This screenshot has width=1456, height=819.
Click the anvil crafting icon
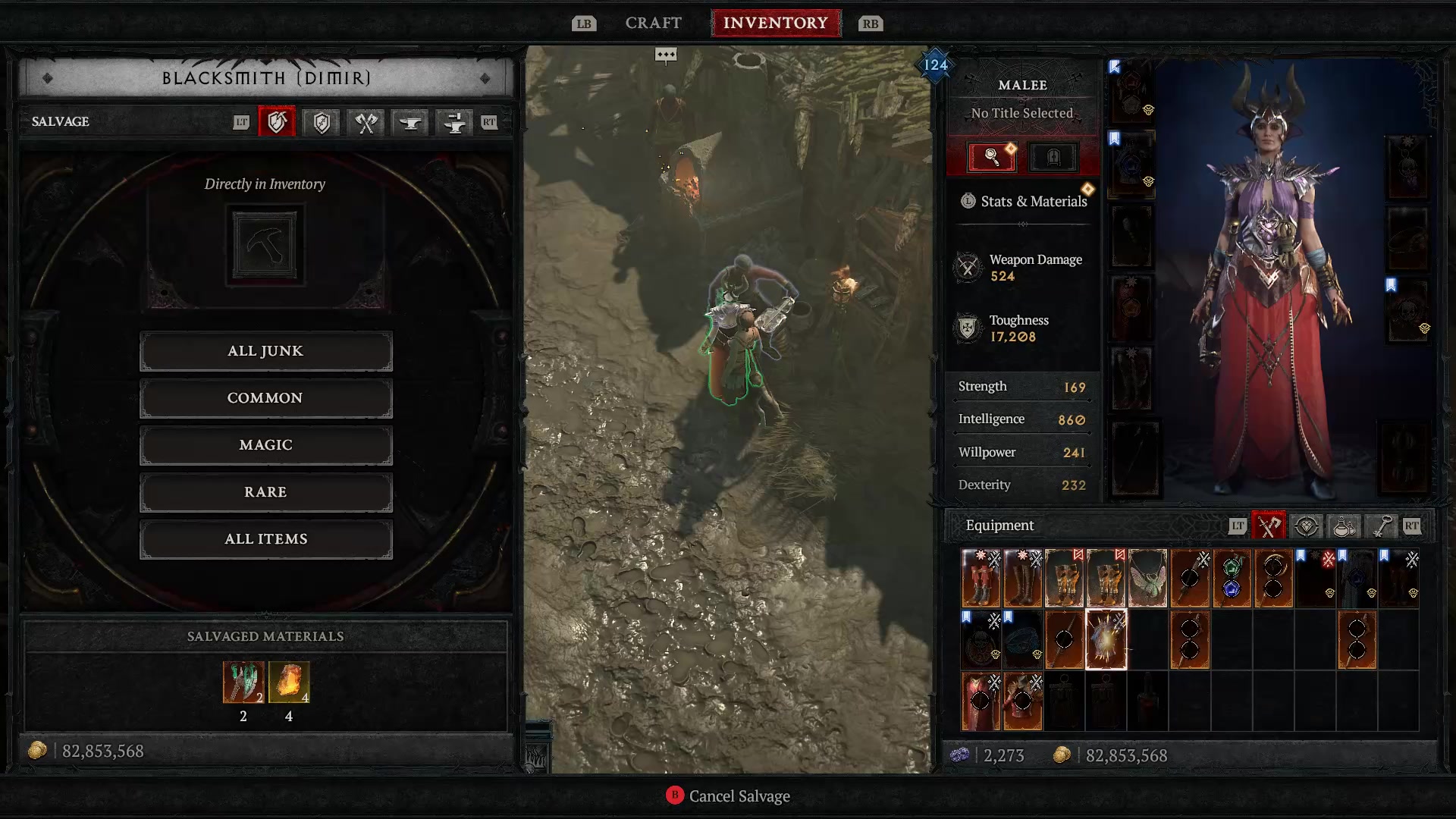tap(409, 122)
